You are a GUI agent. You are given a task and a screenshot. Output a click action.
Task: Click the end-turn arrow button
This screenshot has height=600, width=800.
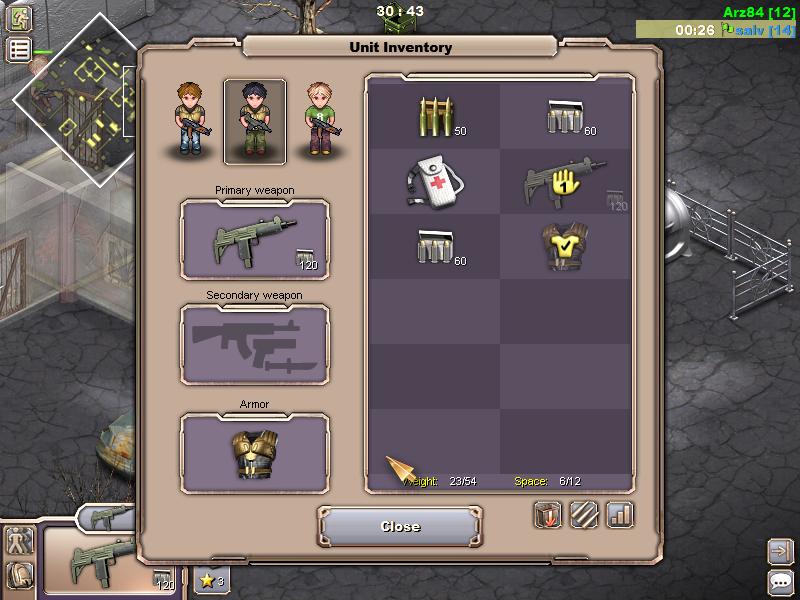(x=781, y=550)
